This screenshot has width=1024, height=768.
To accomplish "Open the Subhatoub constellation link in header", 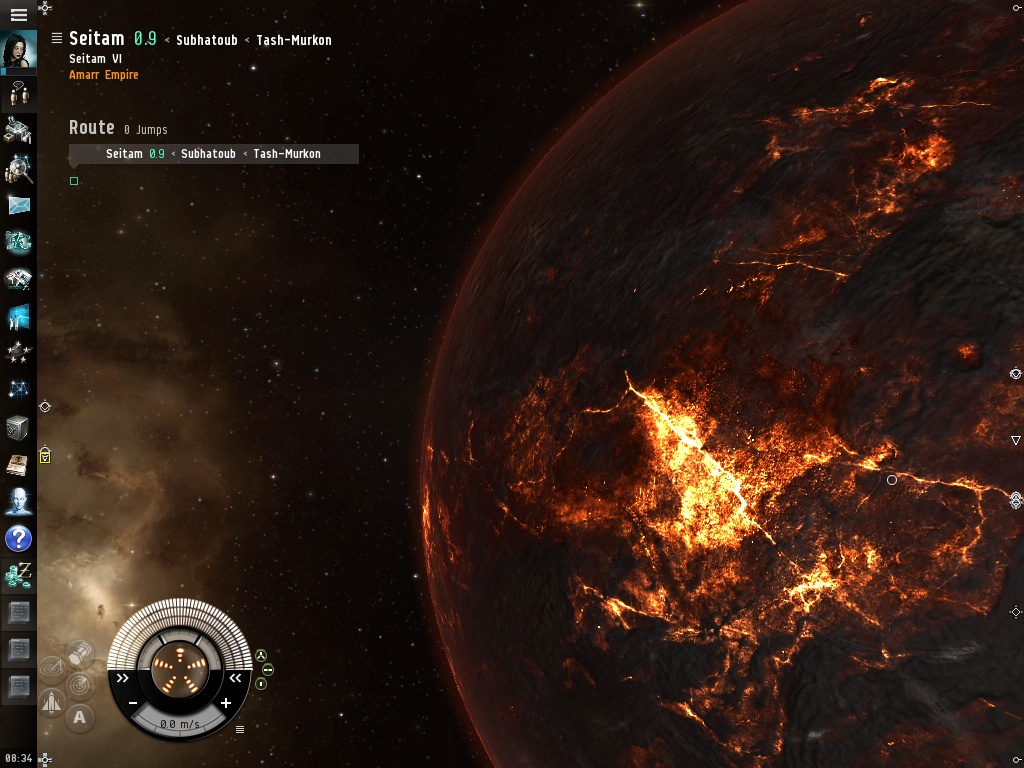I will [x=206, y=40].
